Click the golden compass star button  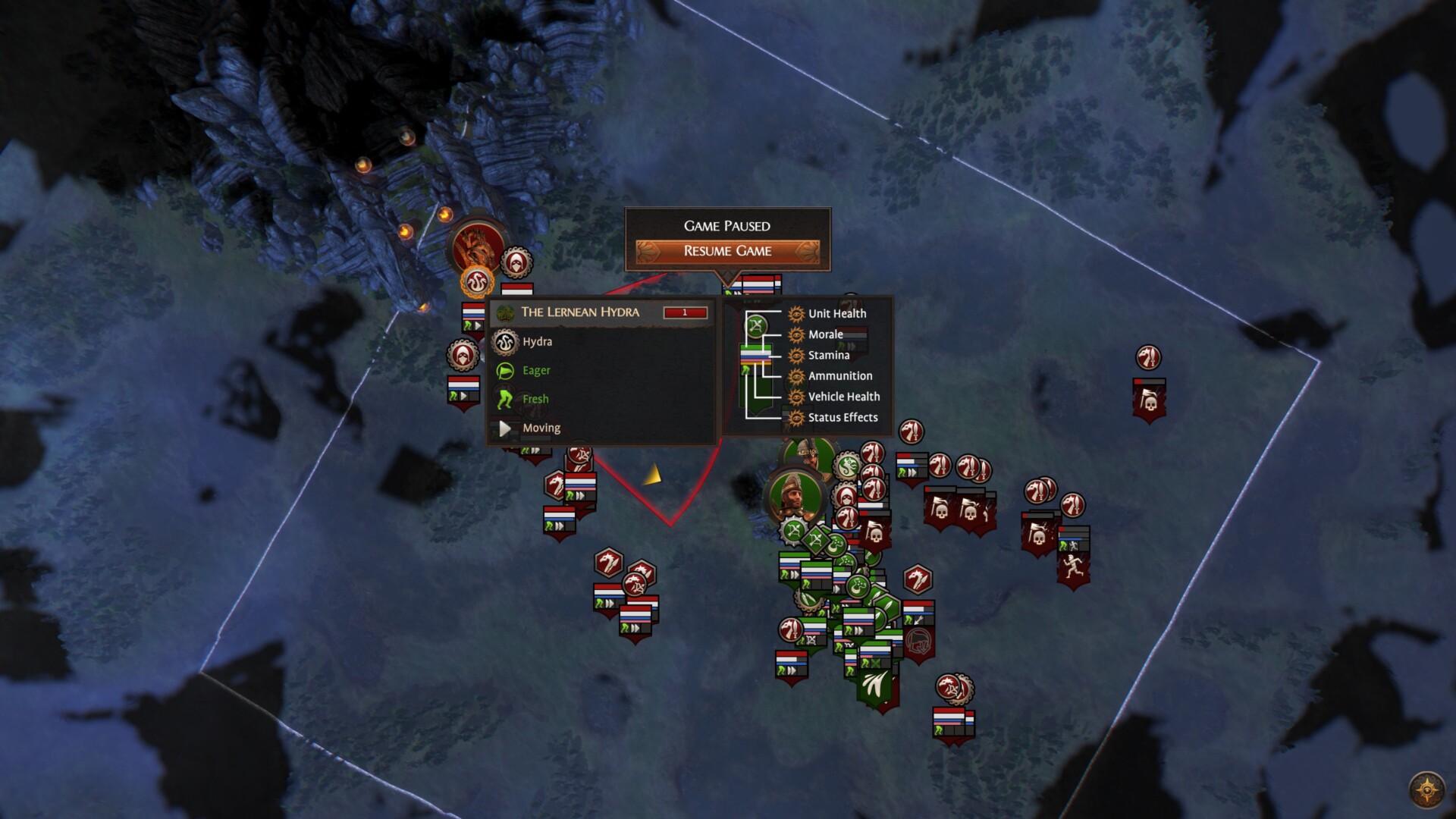[1426, 790]
